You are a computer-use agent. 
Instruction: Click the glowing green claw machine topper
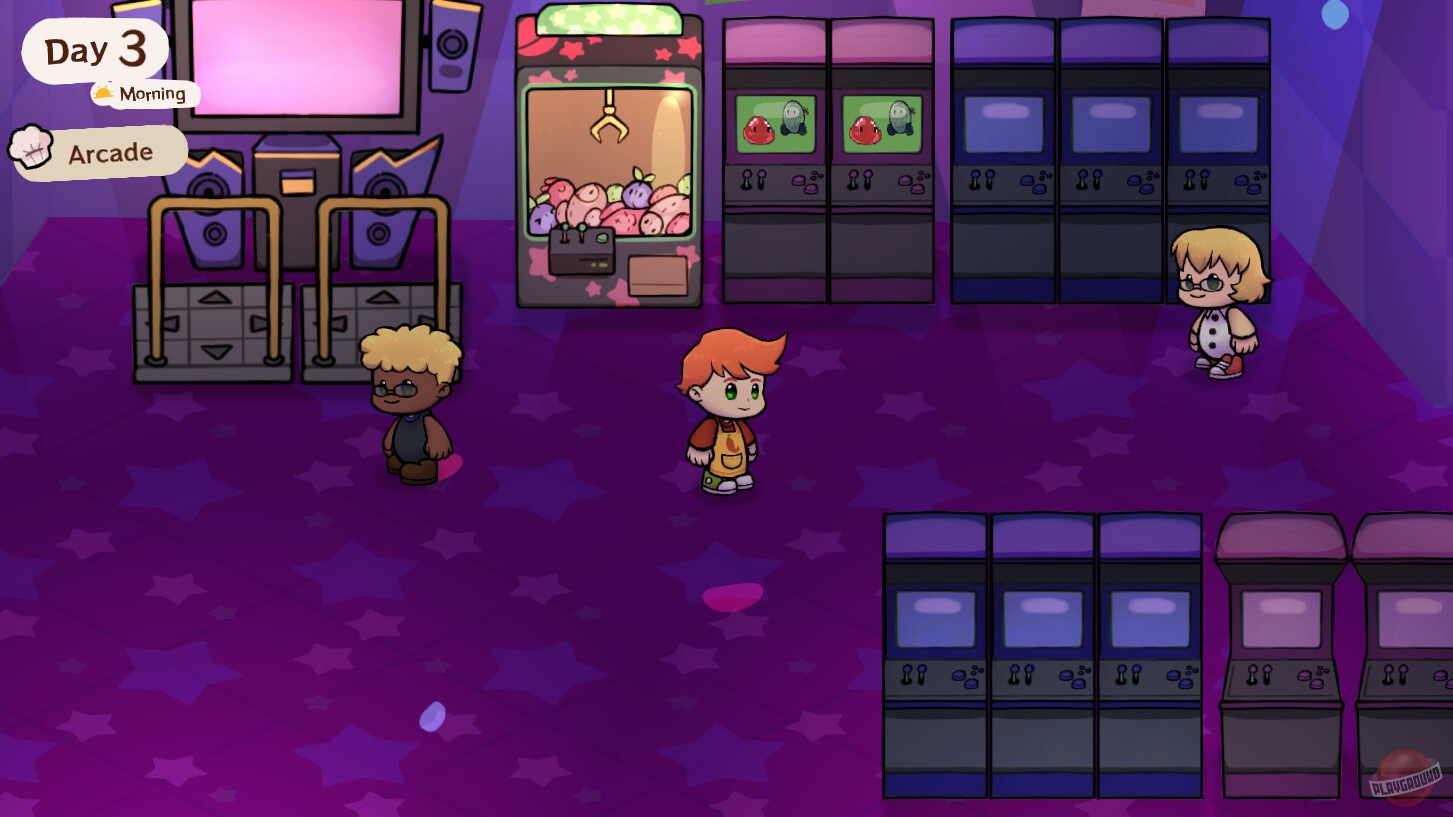point(607,20)
